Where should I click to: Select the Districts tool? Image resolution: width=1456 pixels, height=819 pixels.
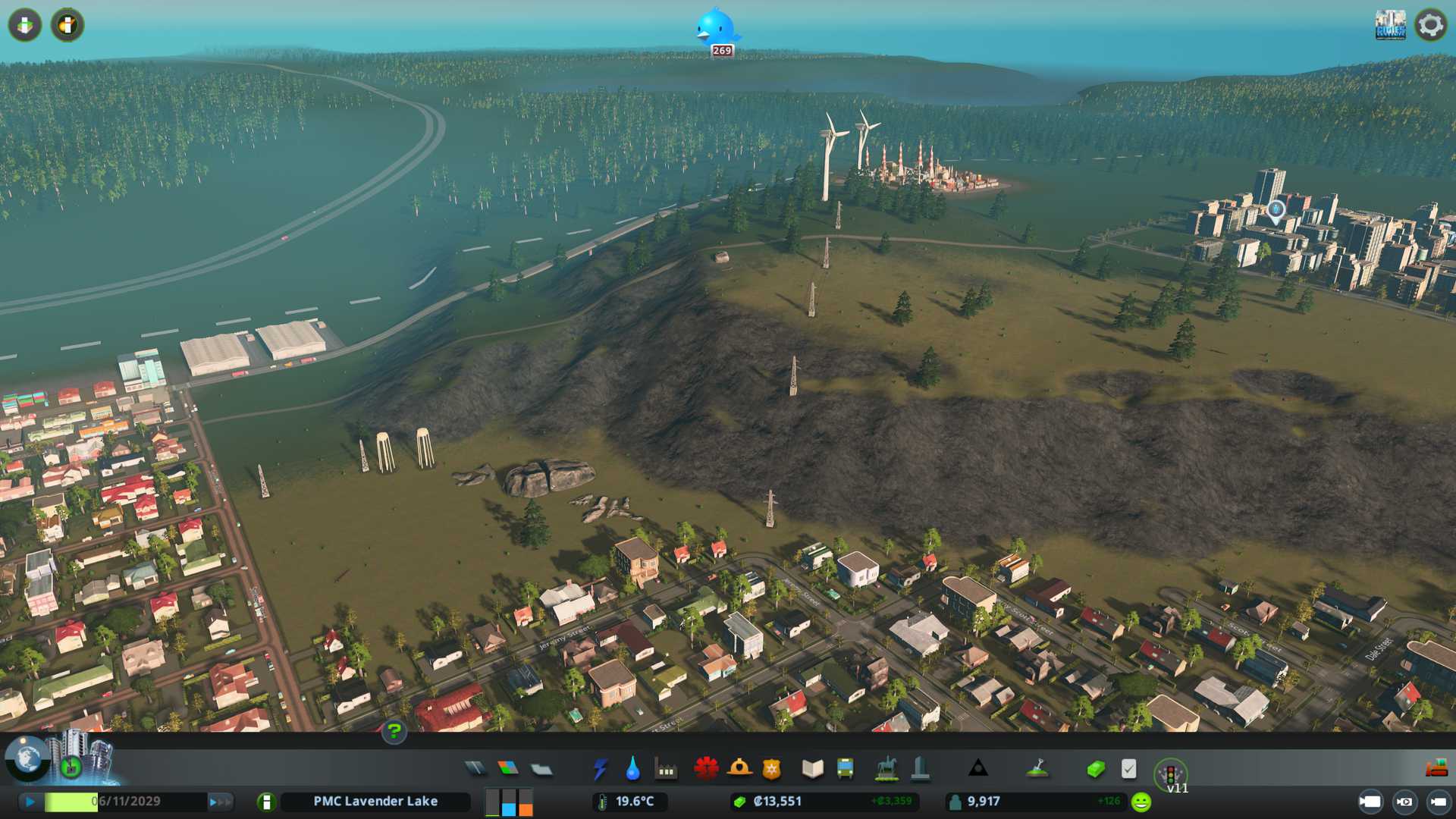coord(541,769)
